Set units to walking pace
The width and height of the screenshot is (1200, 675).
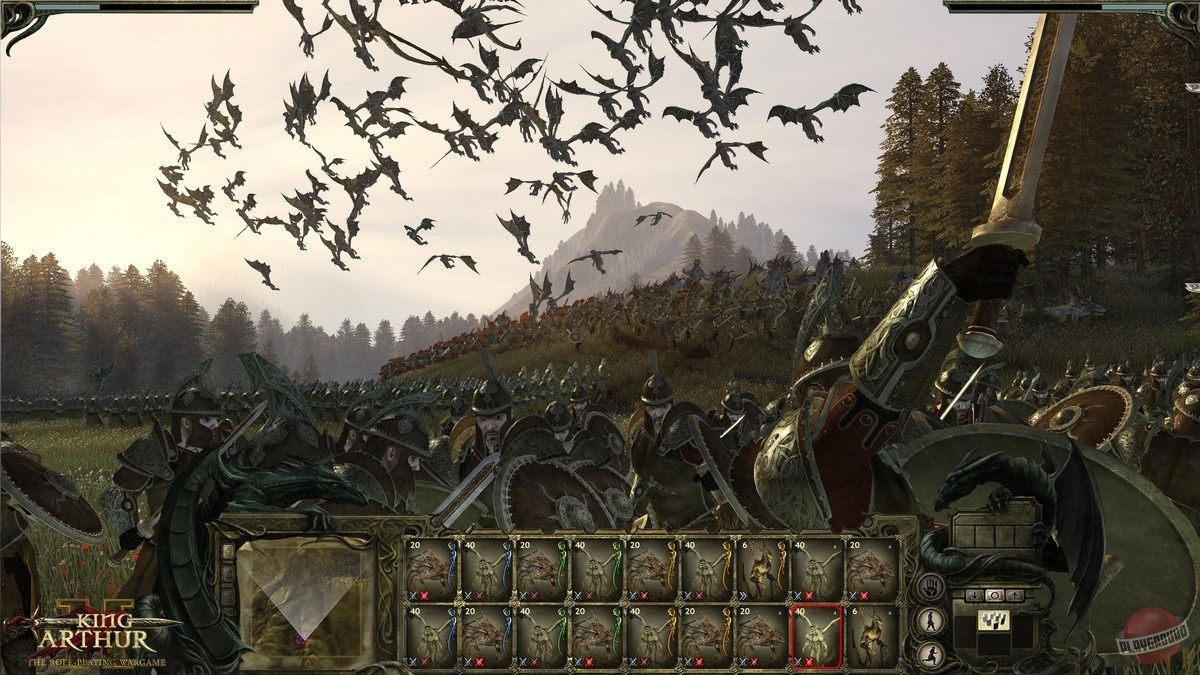tap(930, 620)
